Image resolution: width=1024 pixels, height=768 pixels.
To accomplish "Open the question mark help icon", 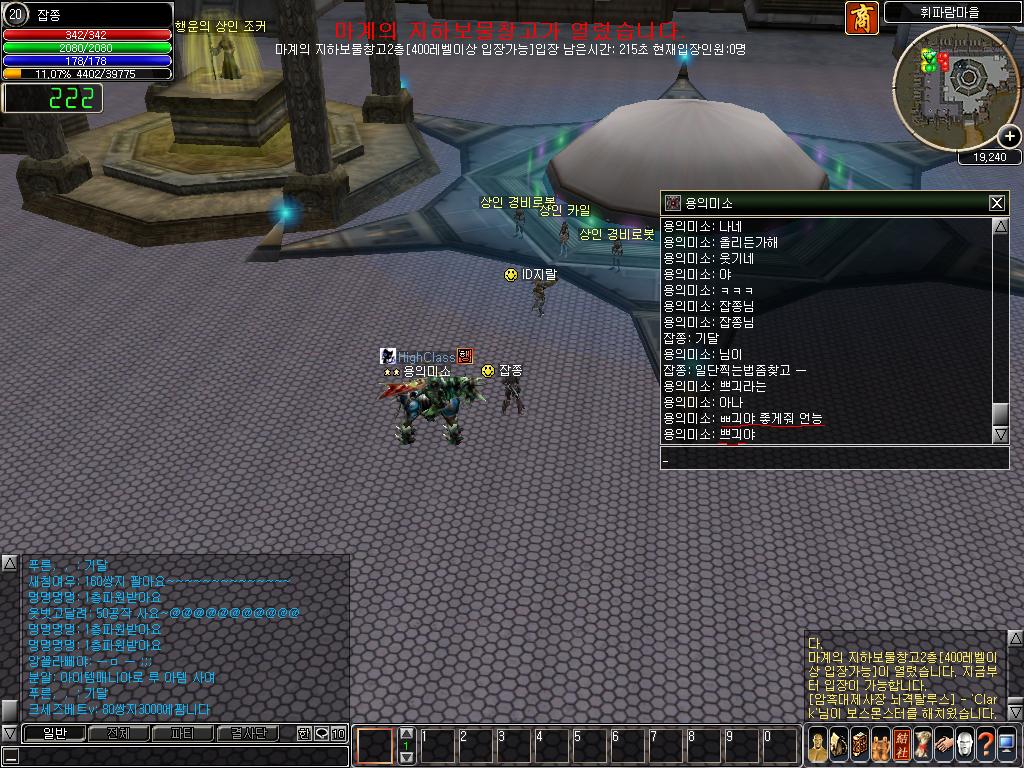I will click(986, 743).
